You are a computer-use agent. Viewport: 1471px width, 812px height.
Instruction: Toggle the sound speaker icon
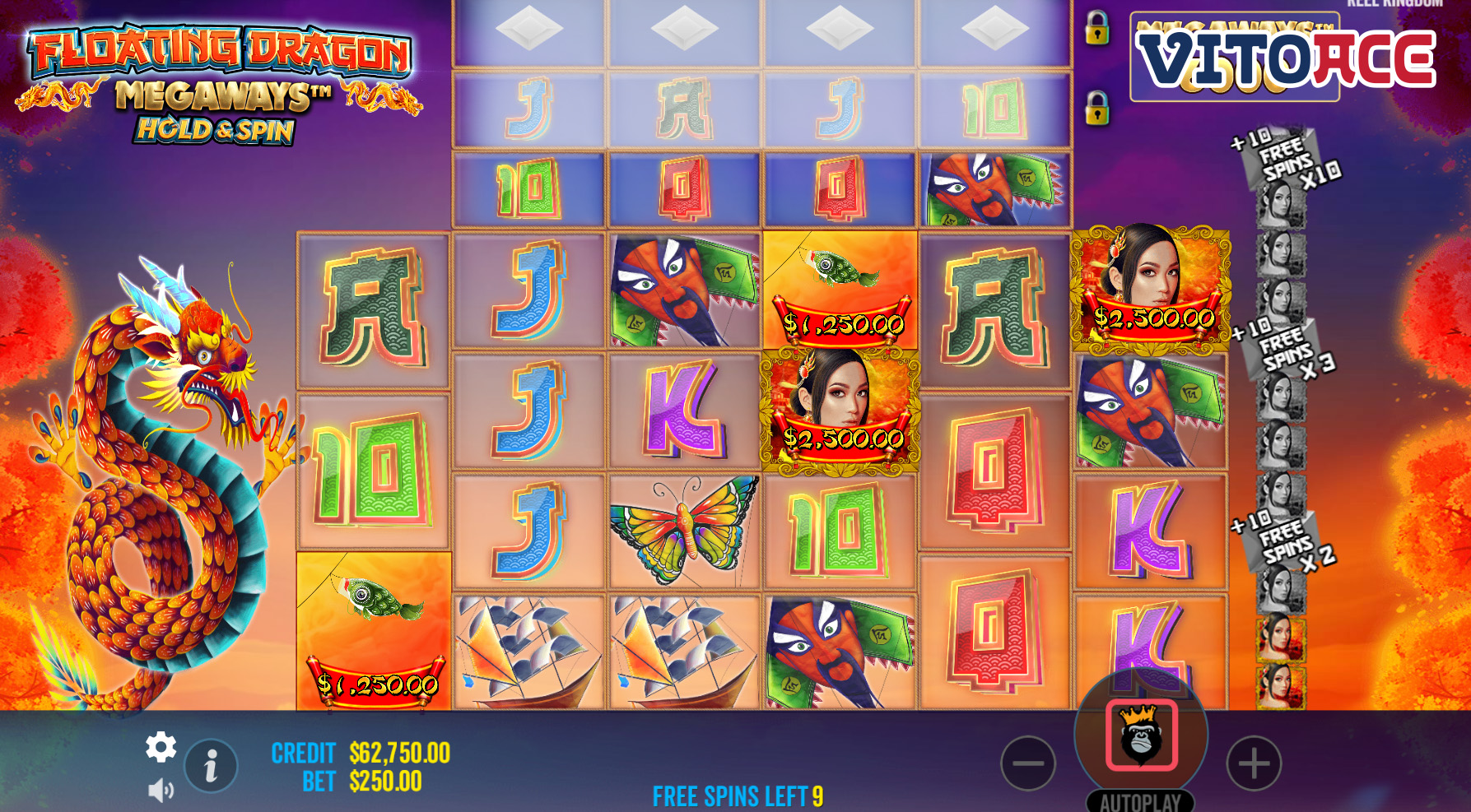[x=161, y=791]
